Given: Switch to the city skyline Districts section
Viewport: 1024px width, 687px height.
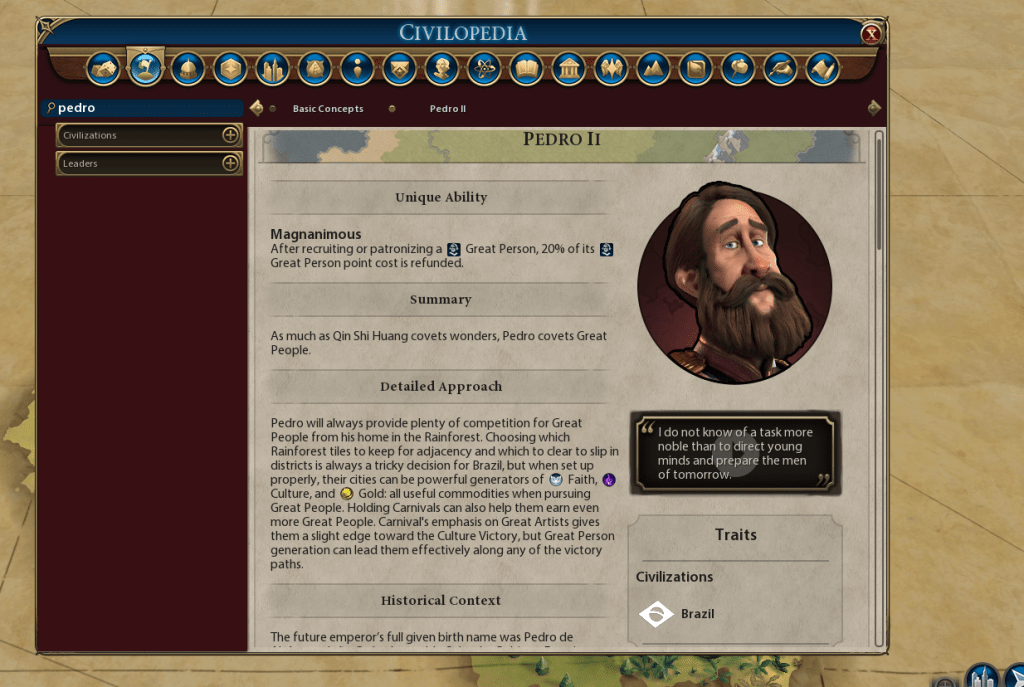Looking at the screenshot, I should click(272, 69).
